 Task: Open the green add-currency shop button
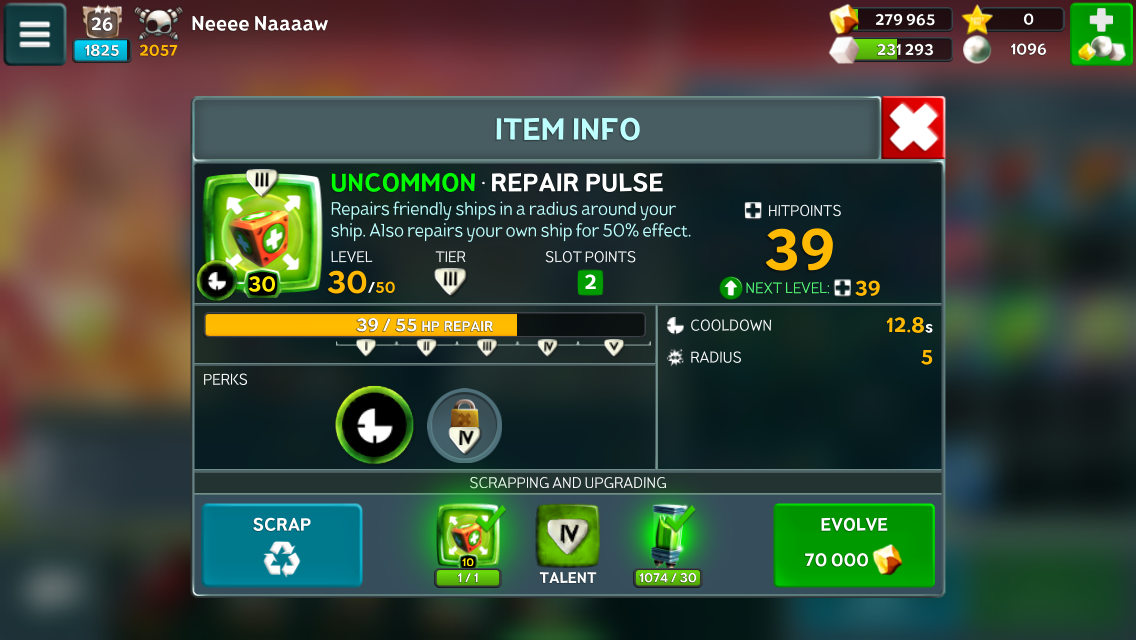pyautogui.click(x=1101, y=34)
